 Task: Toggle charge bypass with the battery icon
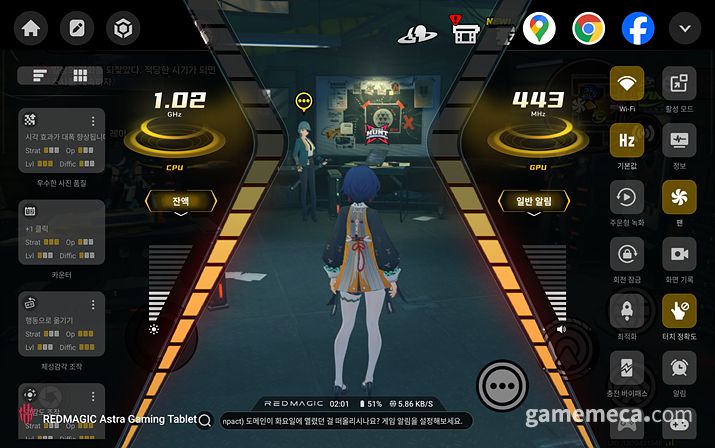pos(627,368)
